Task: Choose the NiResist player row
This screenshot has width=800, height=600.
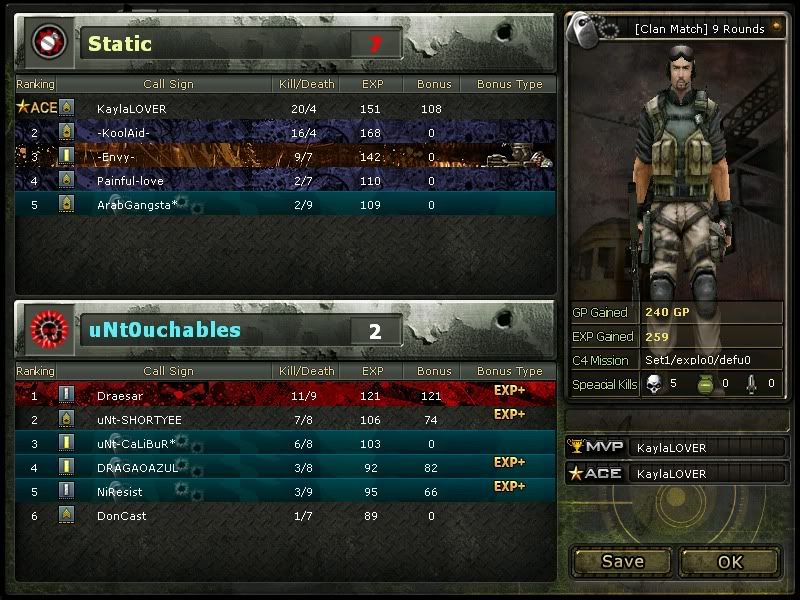Action: pyautogui.click(x=285, y=491)
